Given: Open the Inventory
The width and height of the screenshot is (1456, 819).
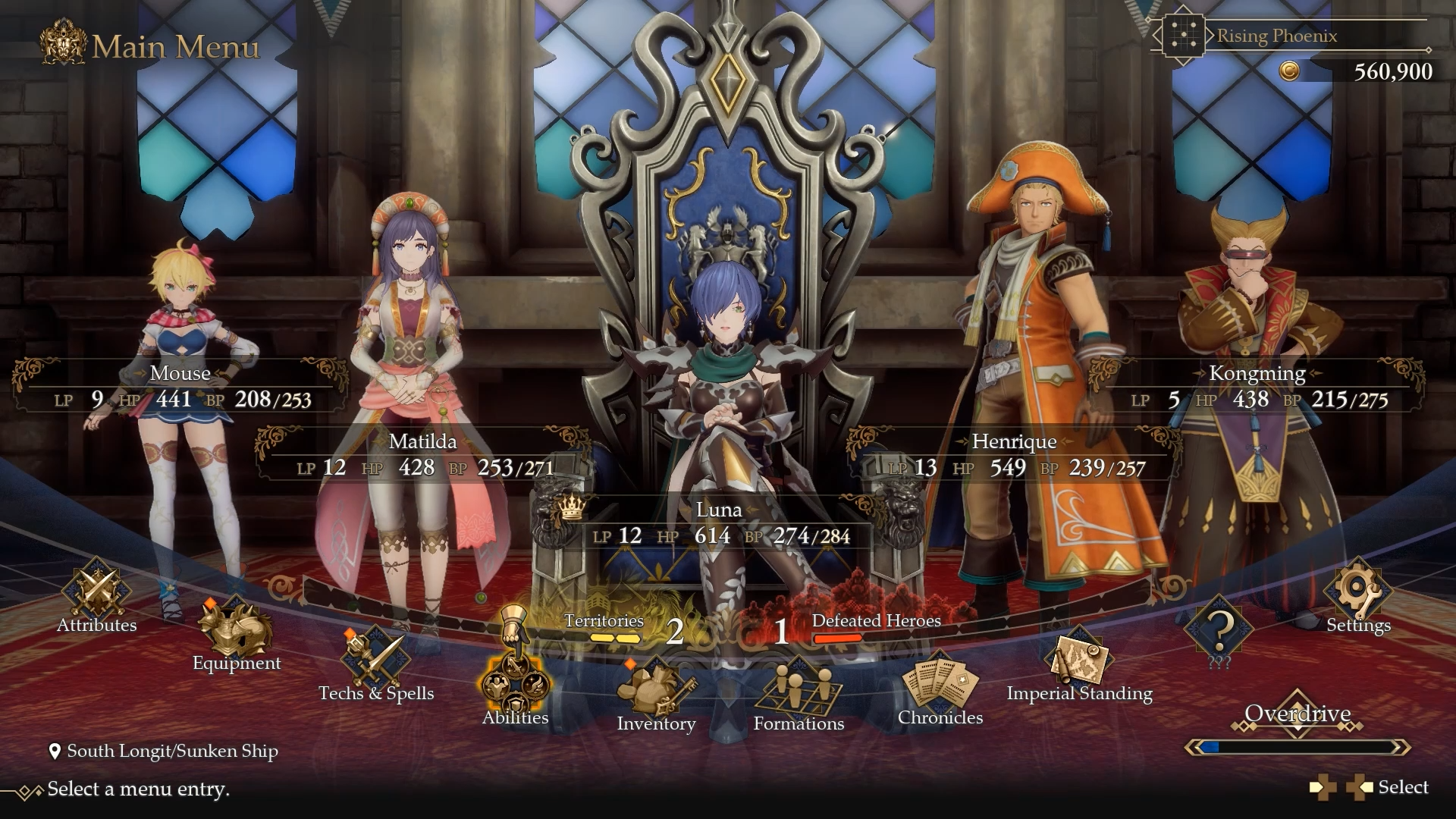Looking at the screenshot, I should tap(655, 694).
